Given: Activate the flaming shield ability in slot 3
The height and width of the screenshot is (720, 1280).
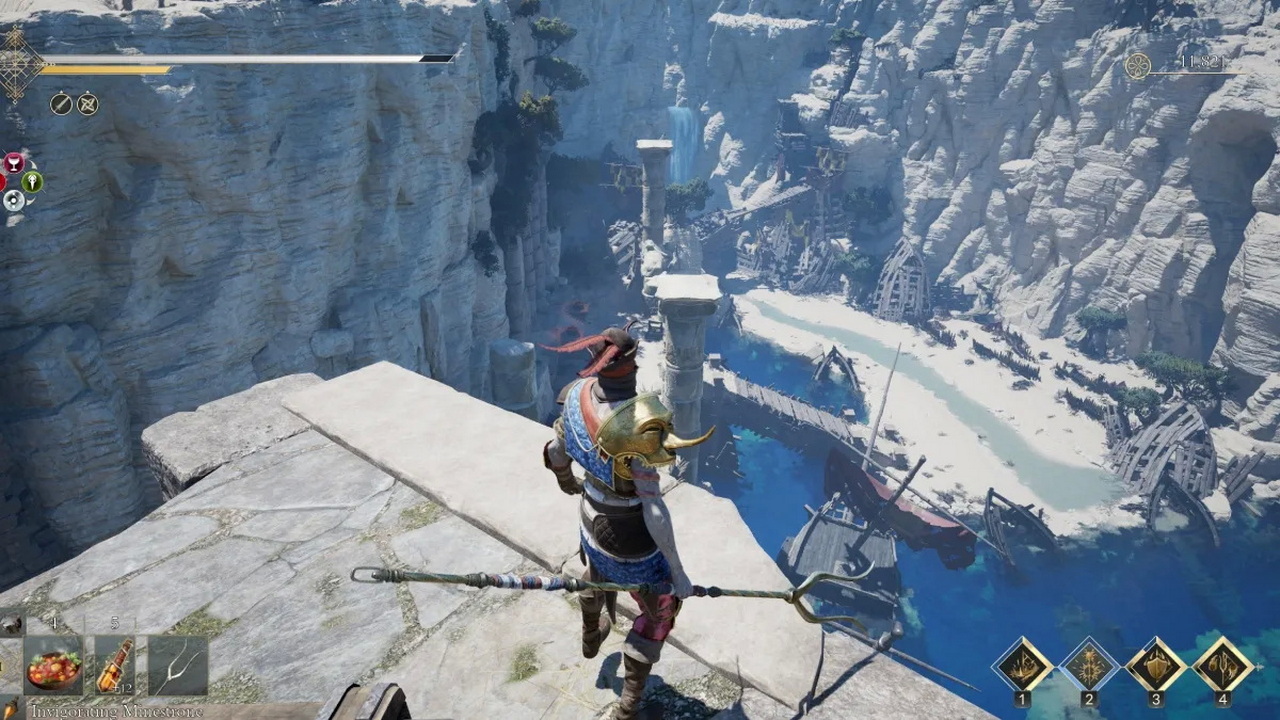Looking at the screenshot, I should pyautogui.click(x=1156, y=664).
